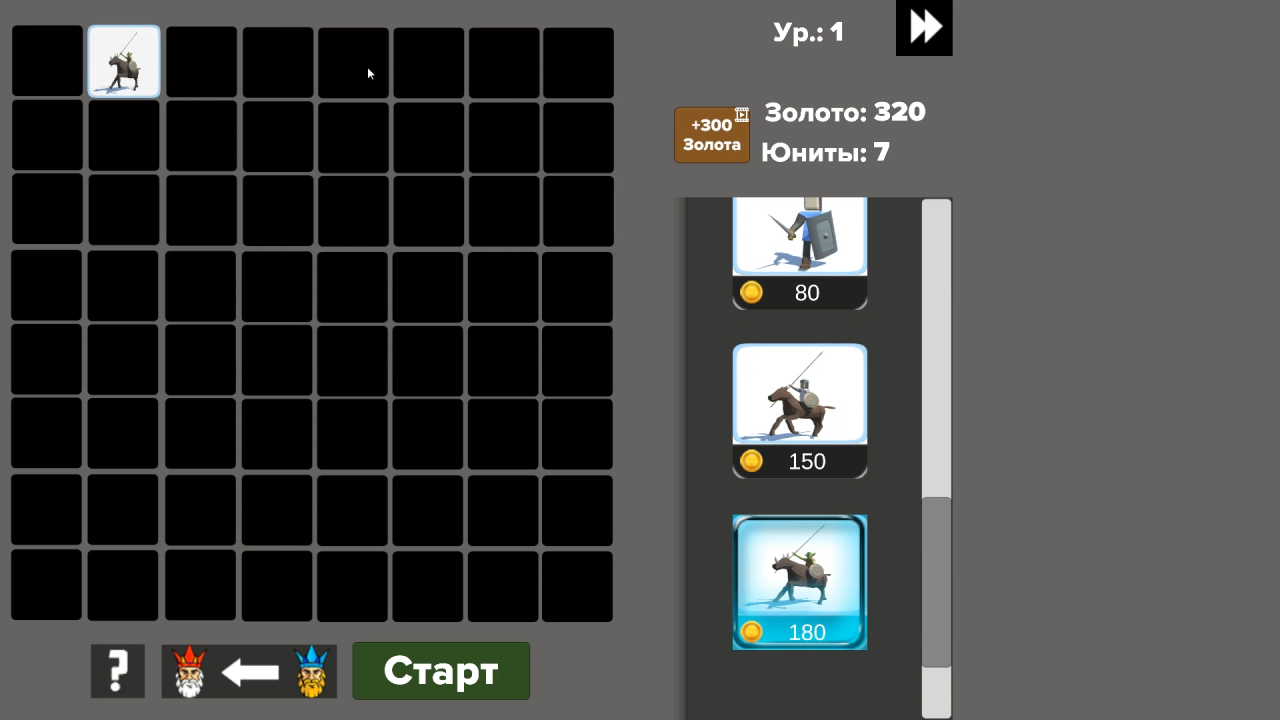
Task: Claim the +300 Золота bonus
Action: pyautogui.click(x=711, y=134)
